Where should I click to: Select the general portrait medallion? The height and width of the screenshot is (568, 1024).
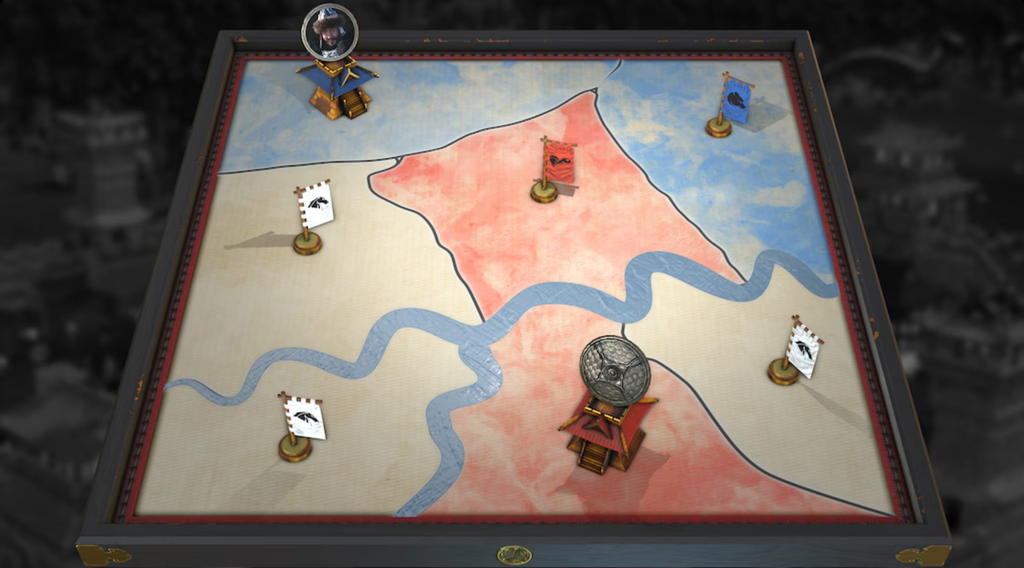coord(329,32)
